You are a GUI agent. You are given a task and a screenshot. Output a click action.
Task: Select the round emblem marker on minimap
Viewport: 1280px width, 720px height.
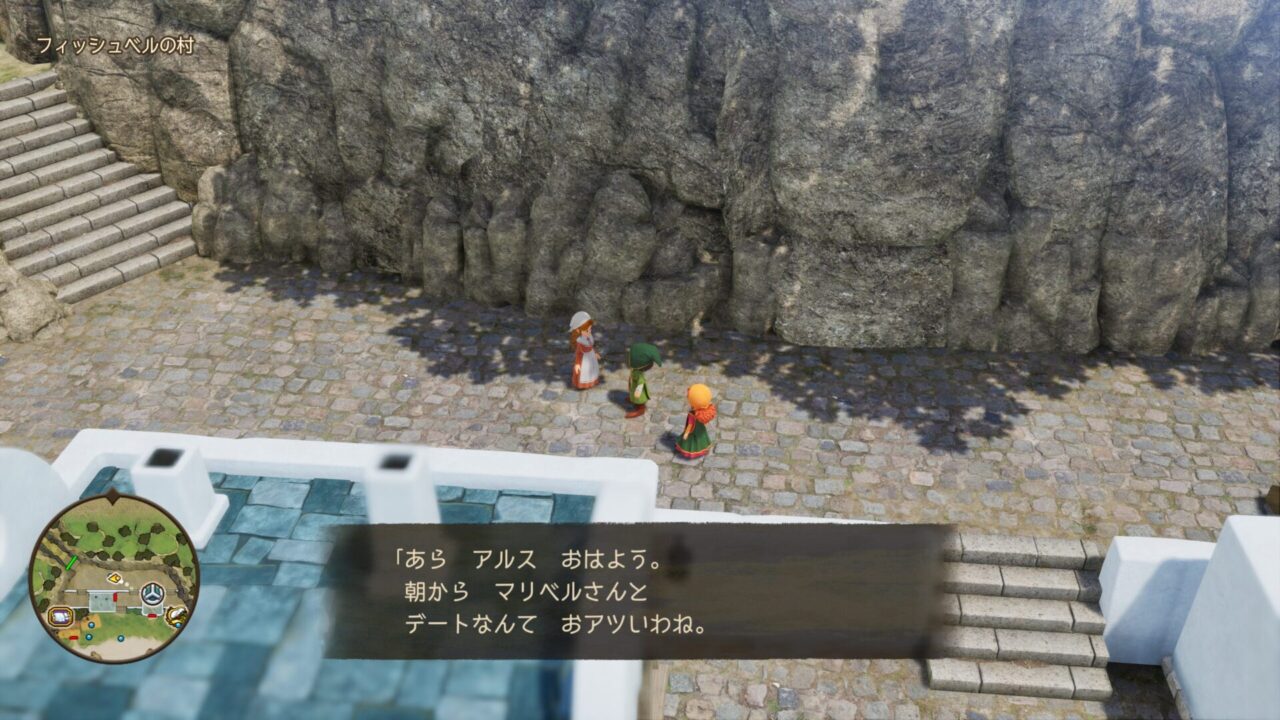coord(152,595)
